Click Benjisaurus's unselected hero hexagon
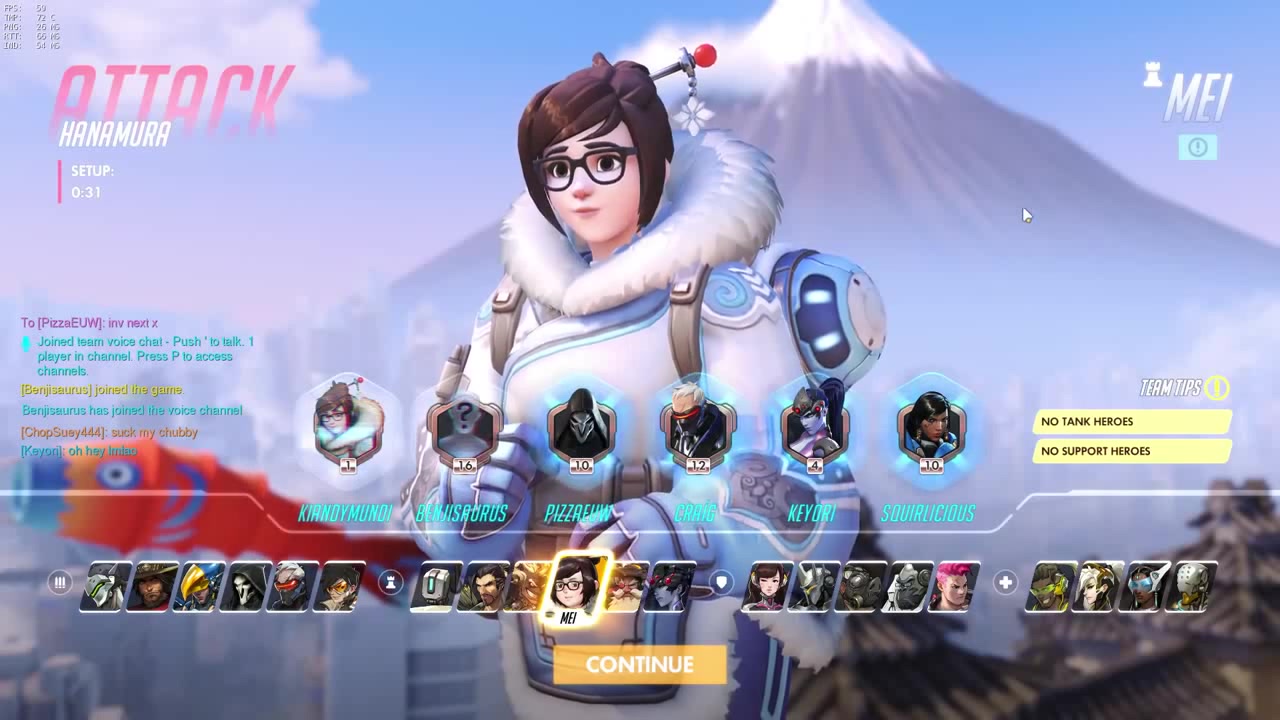The height and width of the screenshot is (720, 1280). [464, 428]
